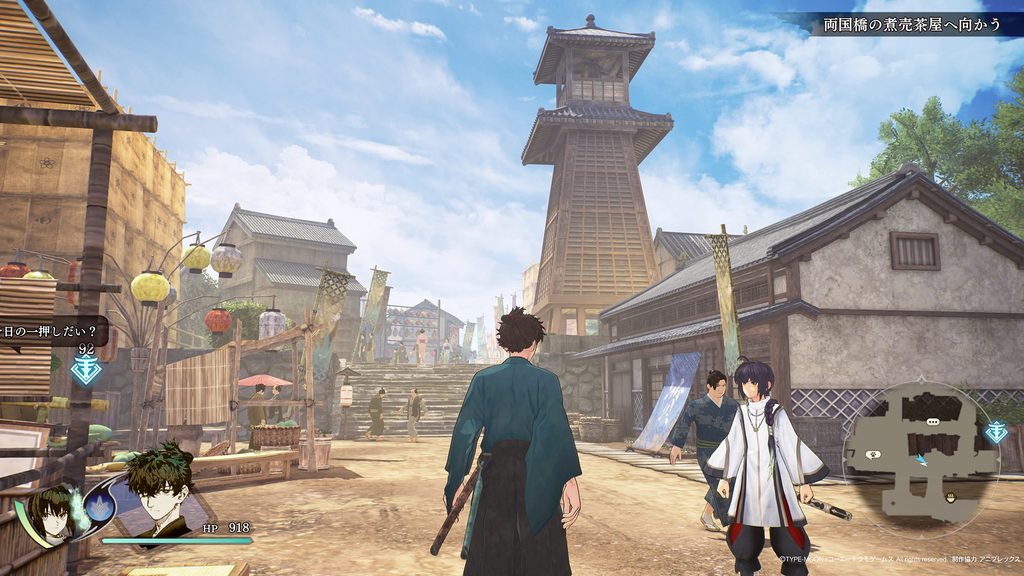Select the speech bubble marker on minimap
1024x576 pixels.
coord(931,424)
